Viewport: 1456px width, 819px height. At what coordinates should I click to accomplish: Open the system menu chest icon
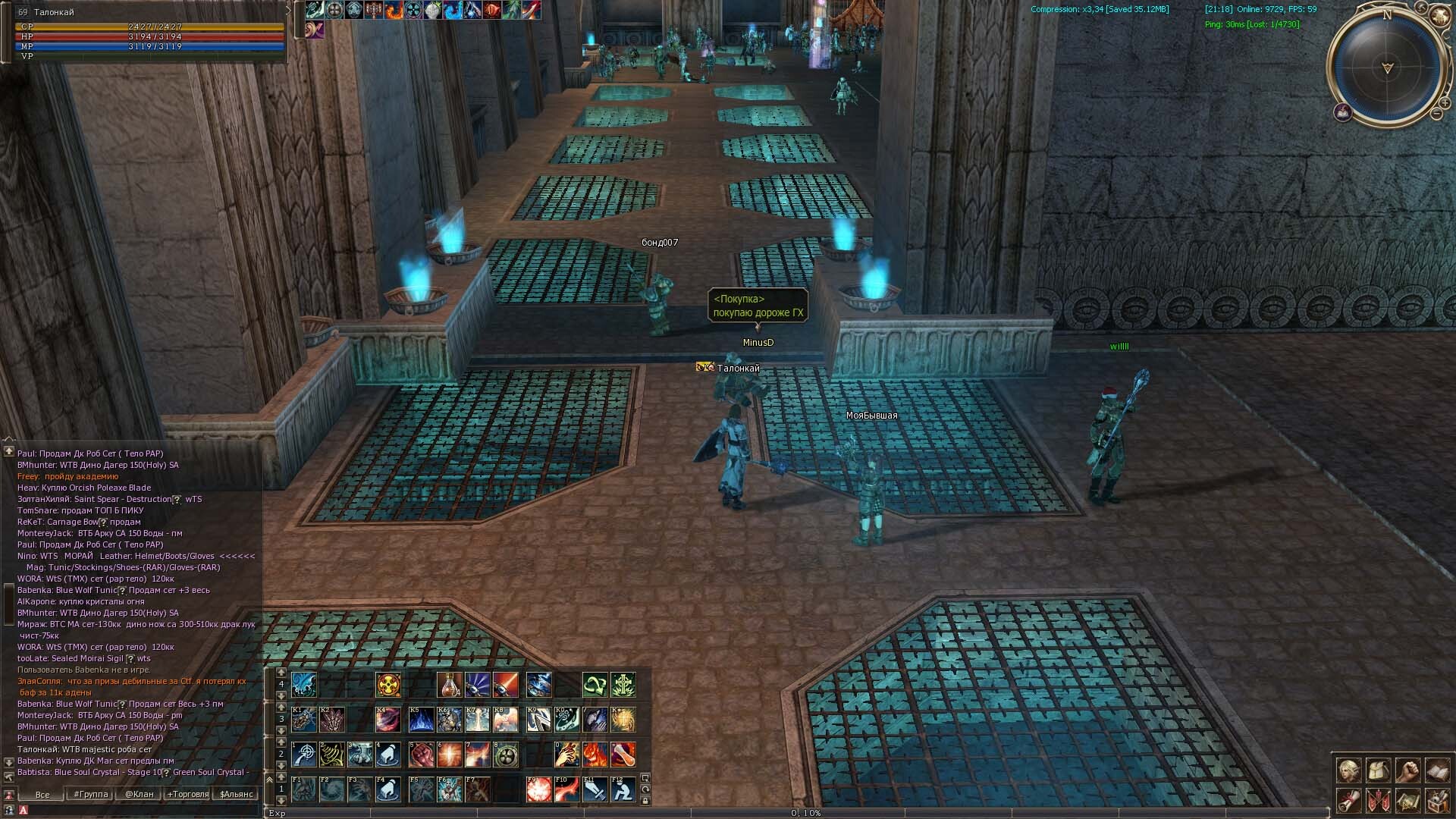click(1437, 800)
